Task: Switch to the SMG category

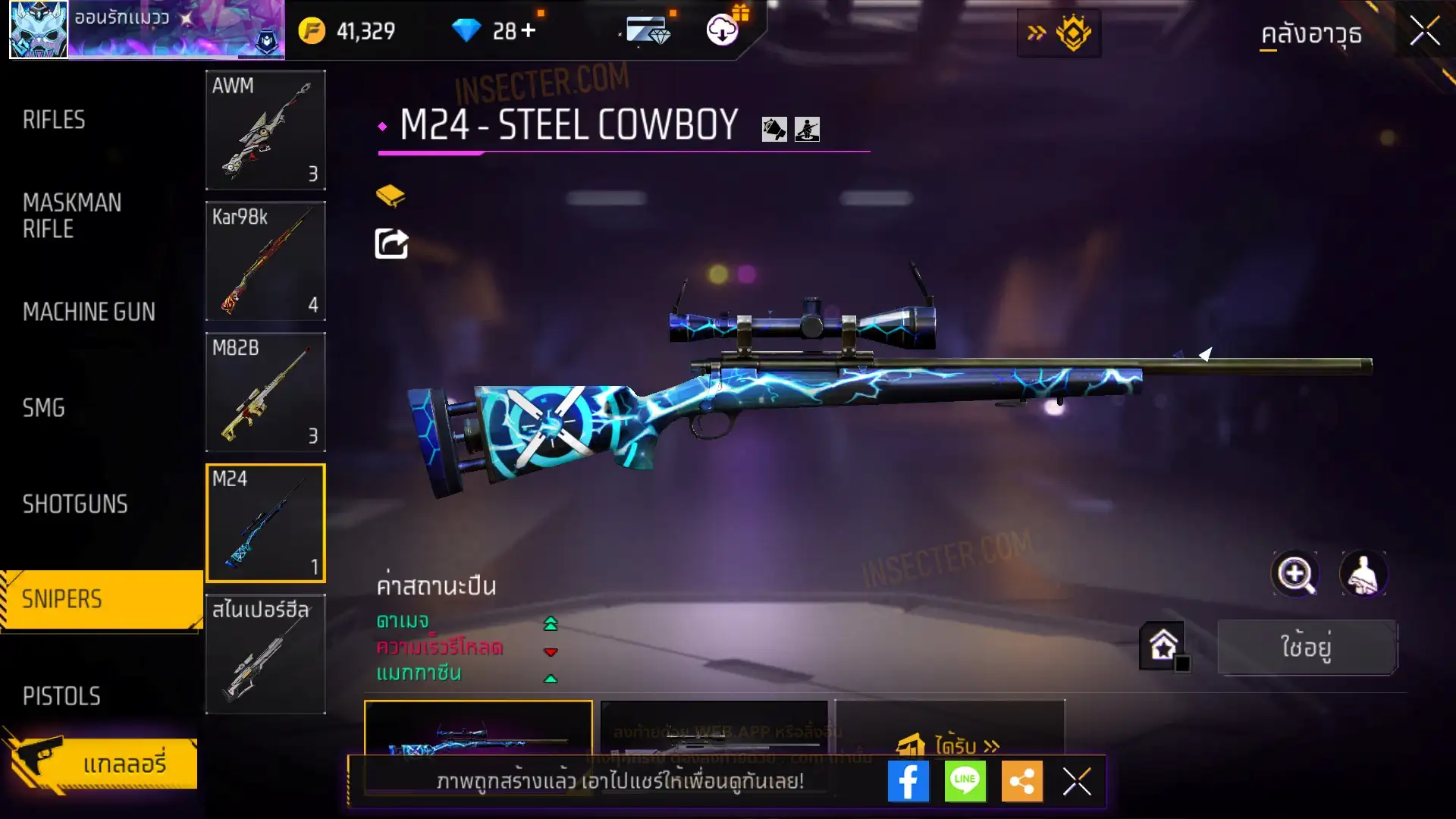Action: 44,408
